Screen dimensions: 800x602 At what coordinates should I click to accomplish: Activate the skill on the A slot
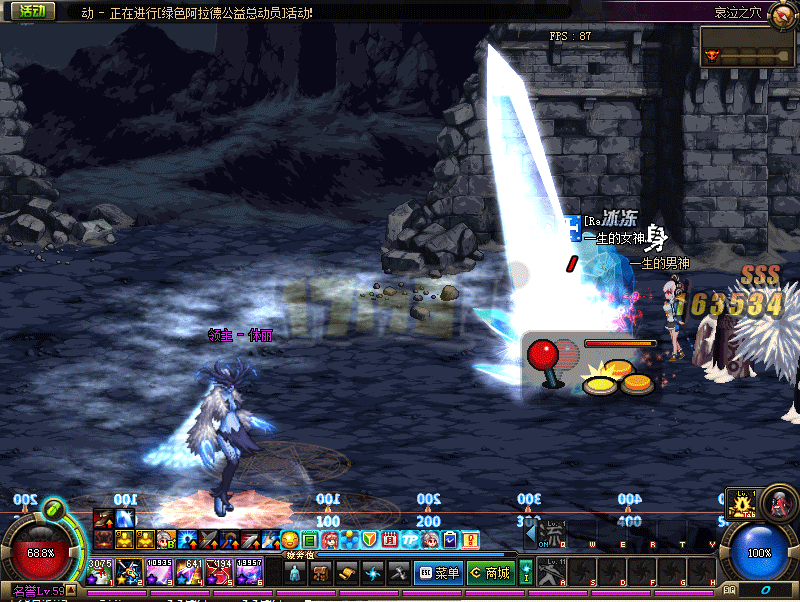[x=553, y=572]
